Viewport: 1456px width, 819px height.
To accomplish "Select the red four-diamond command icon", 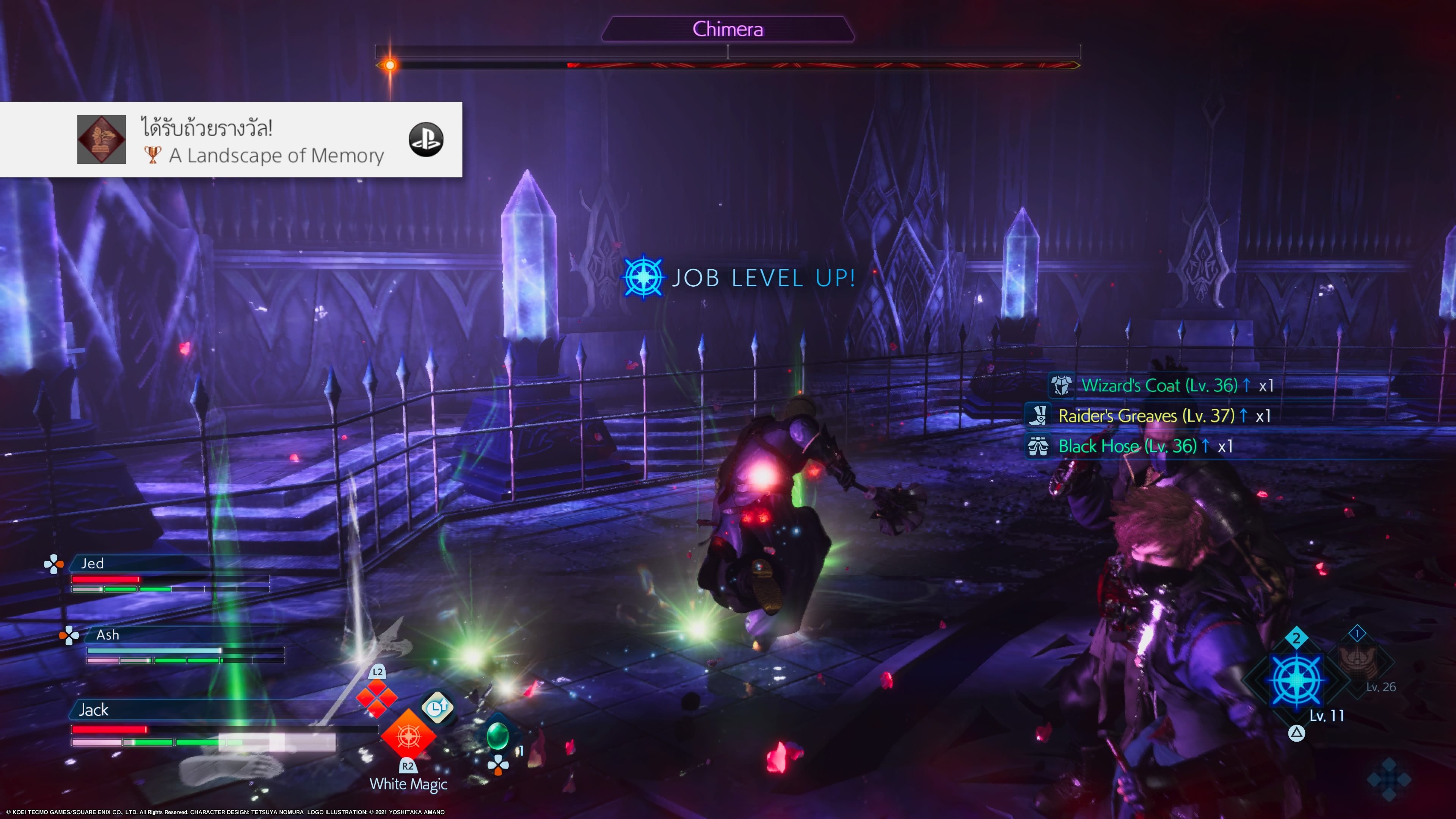I will tap(377, 698).
